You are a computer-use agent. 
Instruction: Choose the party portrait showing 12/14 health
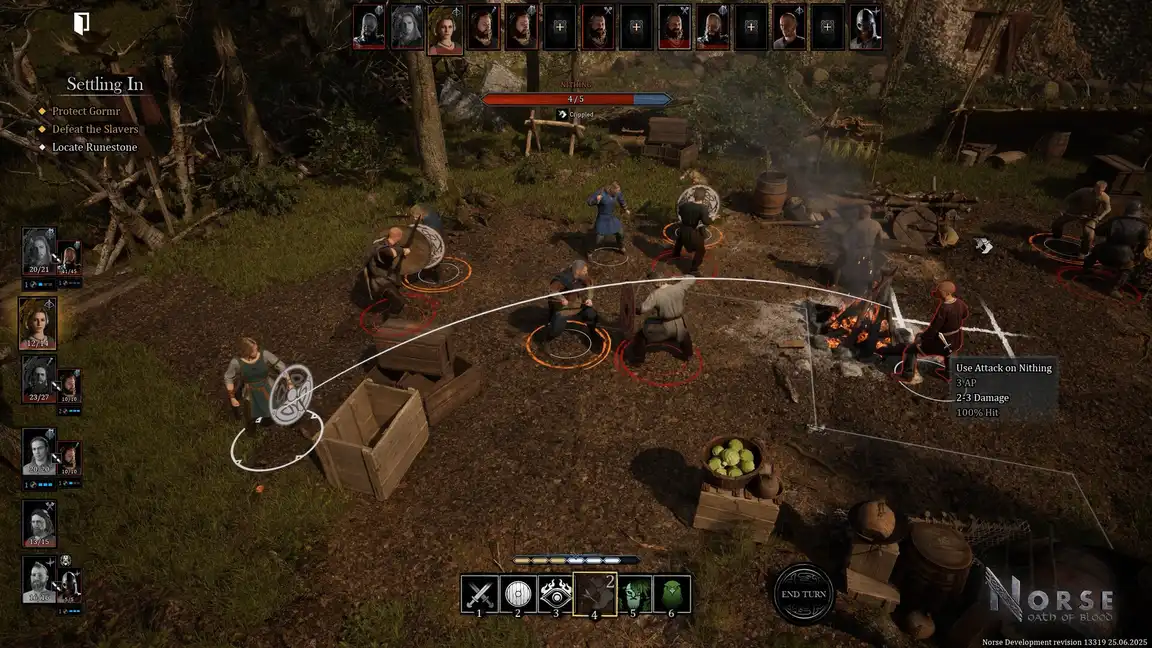point(38,323)
